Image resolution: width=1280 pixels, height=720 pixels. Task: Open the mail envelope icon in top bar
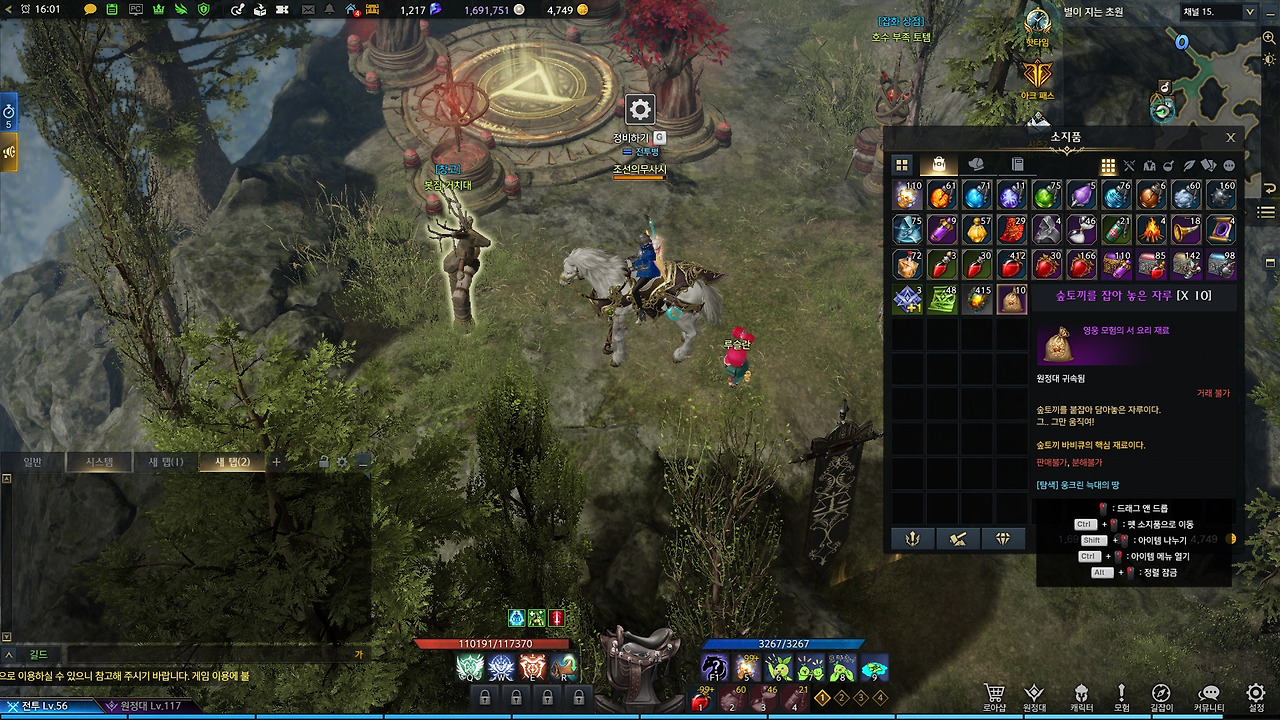point(308,8)
